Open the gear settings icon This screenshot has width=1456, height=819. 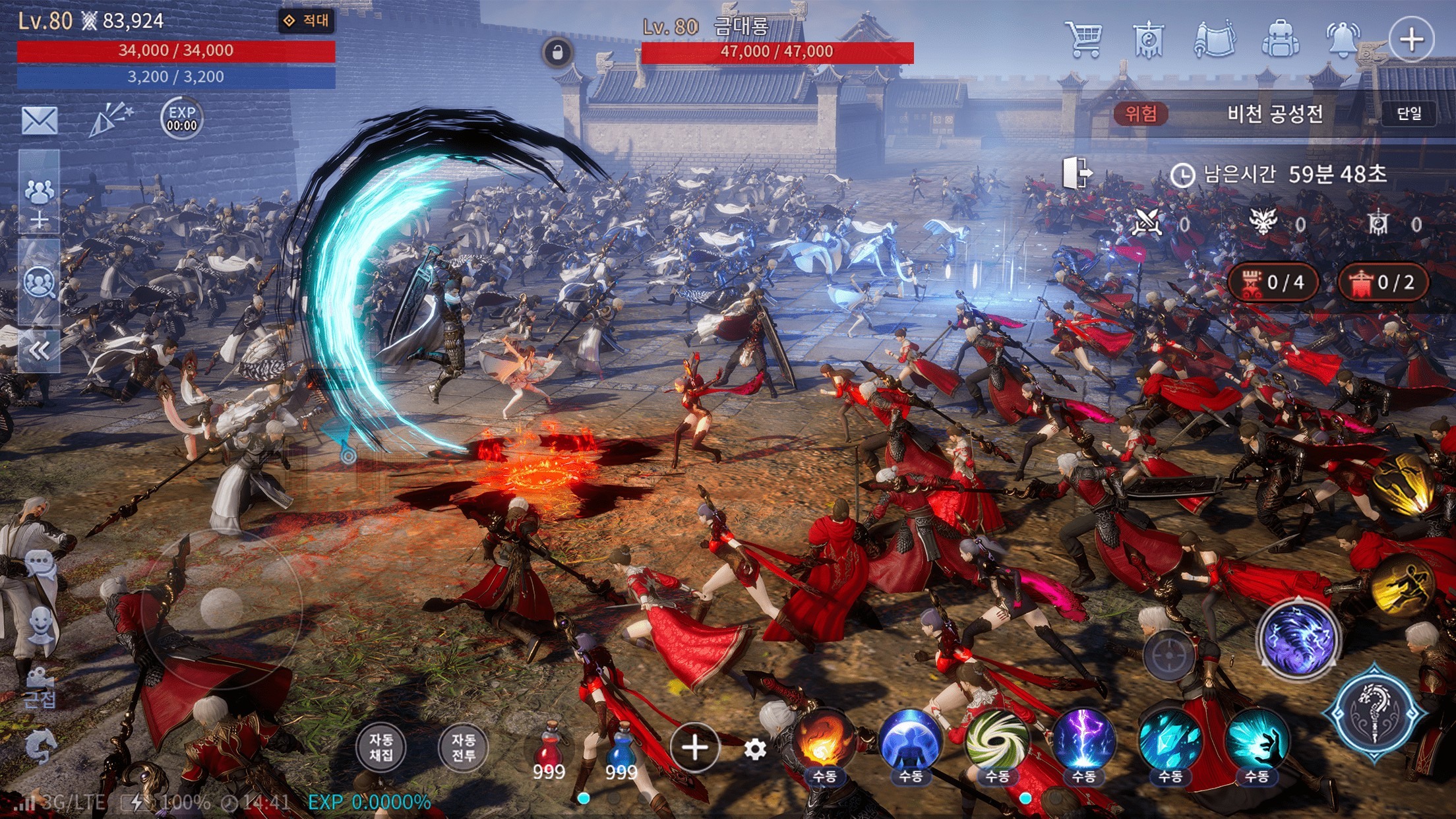tap(755, 748)
